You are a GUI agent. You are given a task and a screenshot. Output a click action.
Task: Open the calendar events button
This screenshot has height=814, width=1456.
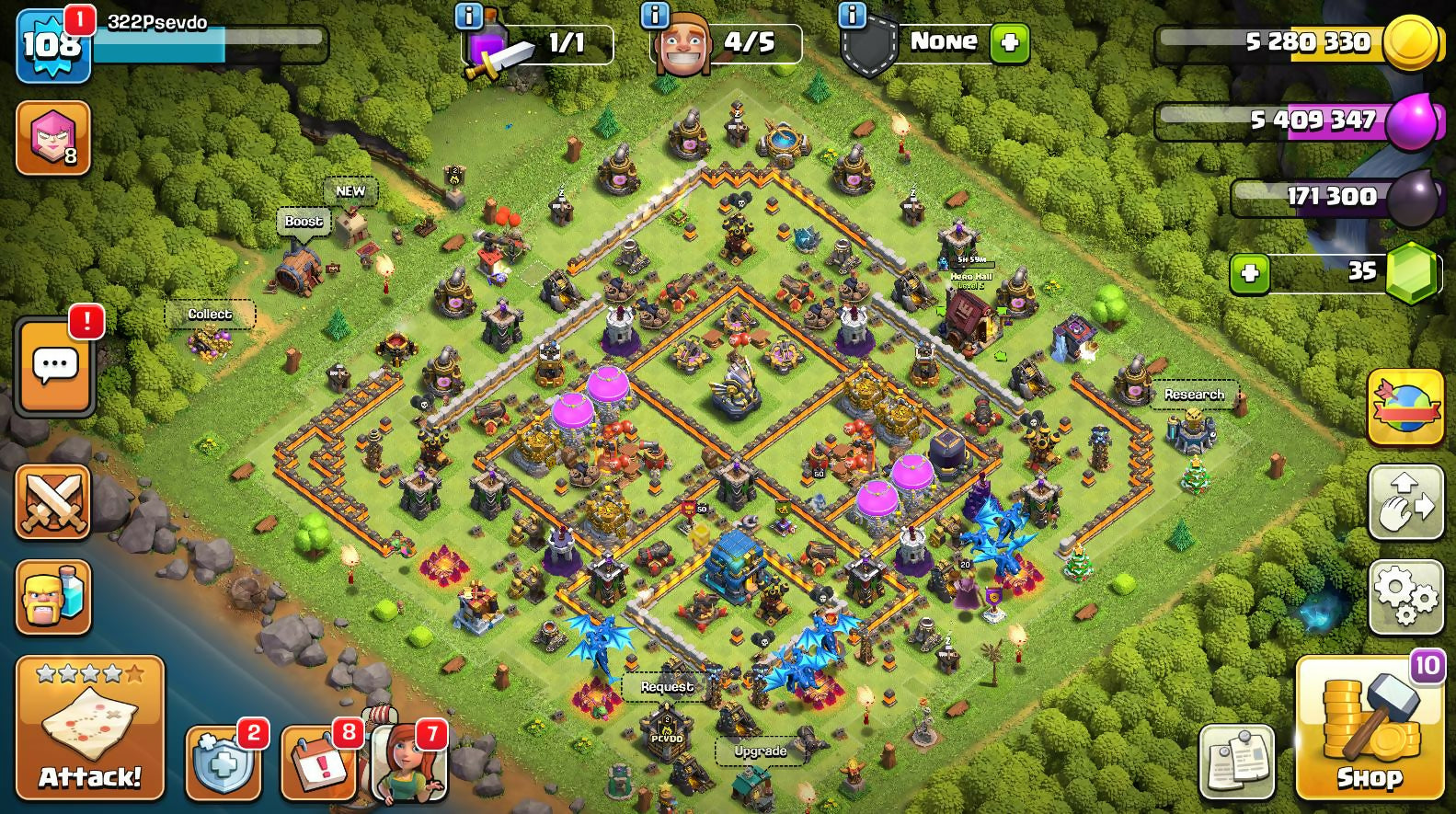[317, 762]
